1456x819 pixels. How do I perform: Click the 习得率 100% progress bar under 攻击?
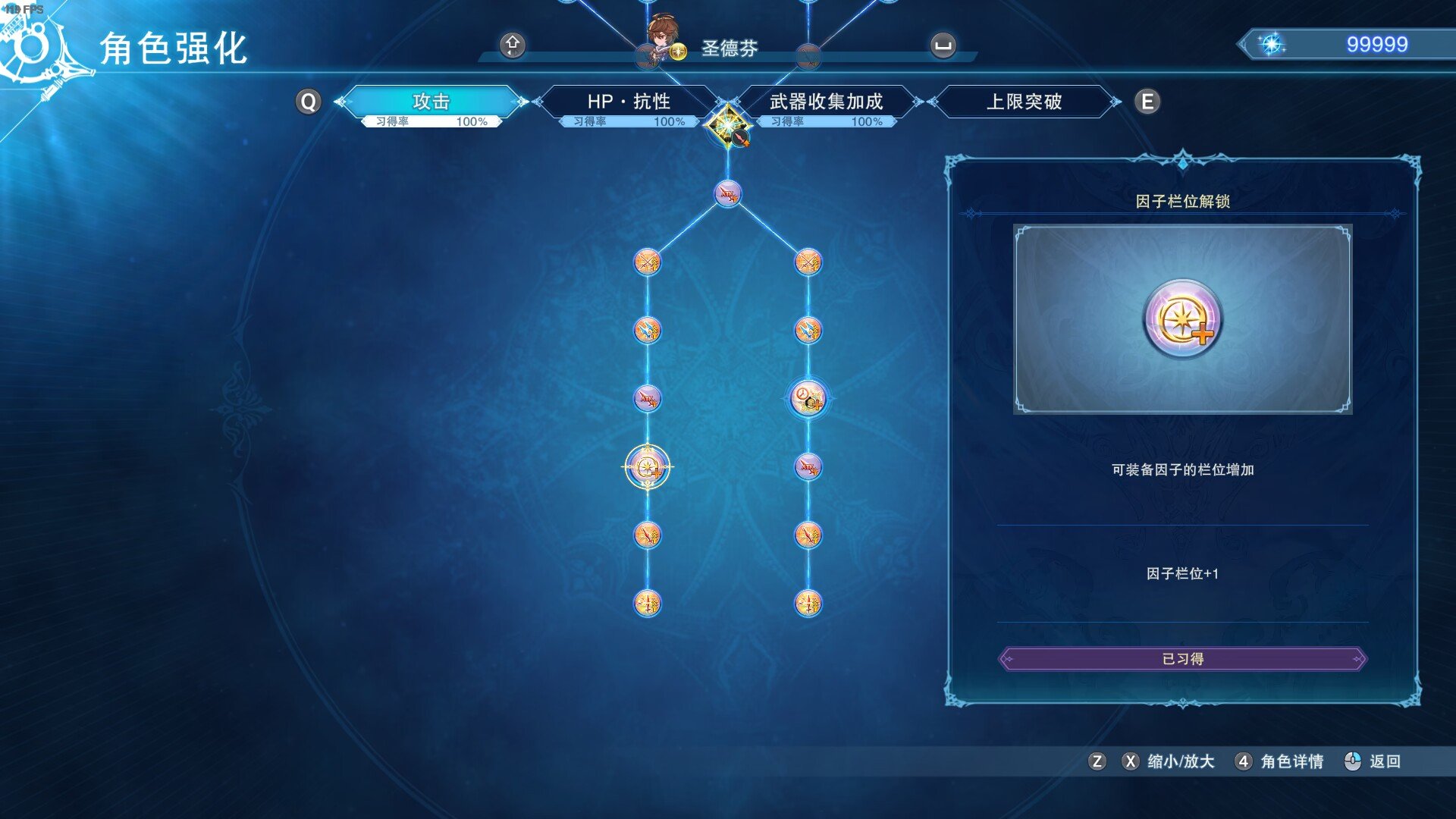click(x=432, y=120)
